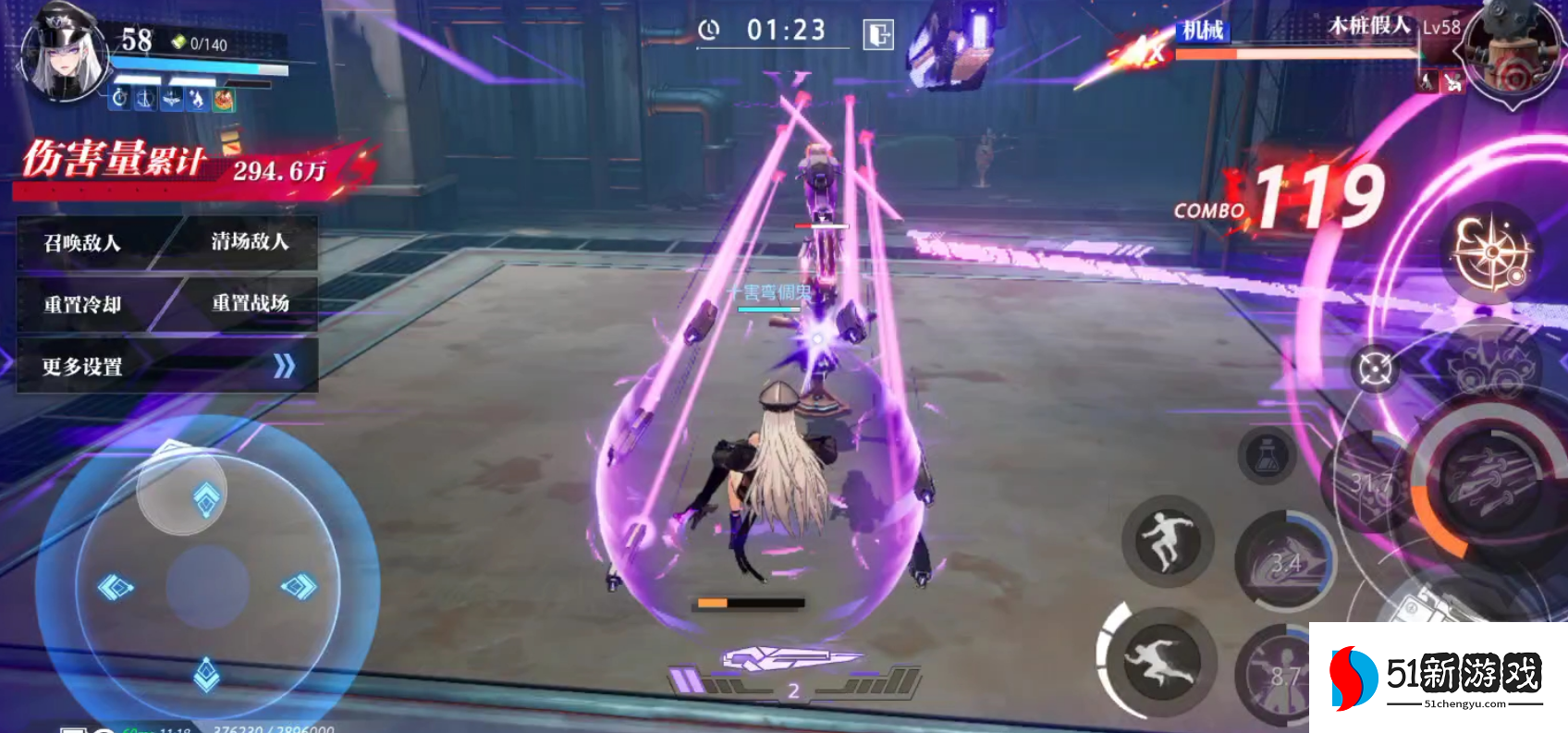Reset the battlefield with 重置战场
The image size is (1568, 733).
coord(251,303)
